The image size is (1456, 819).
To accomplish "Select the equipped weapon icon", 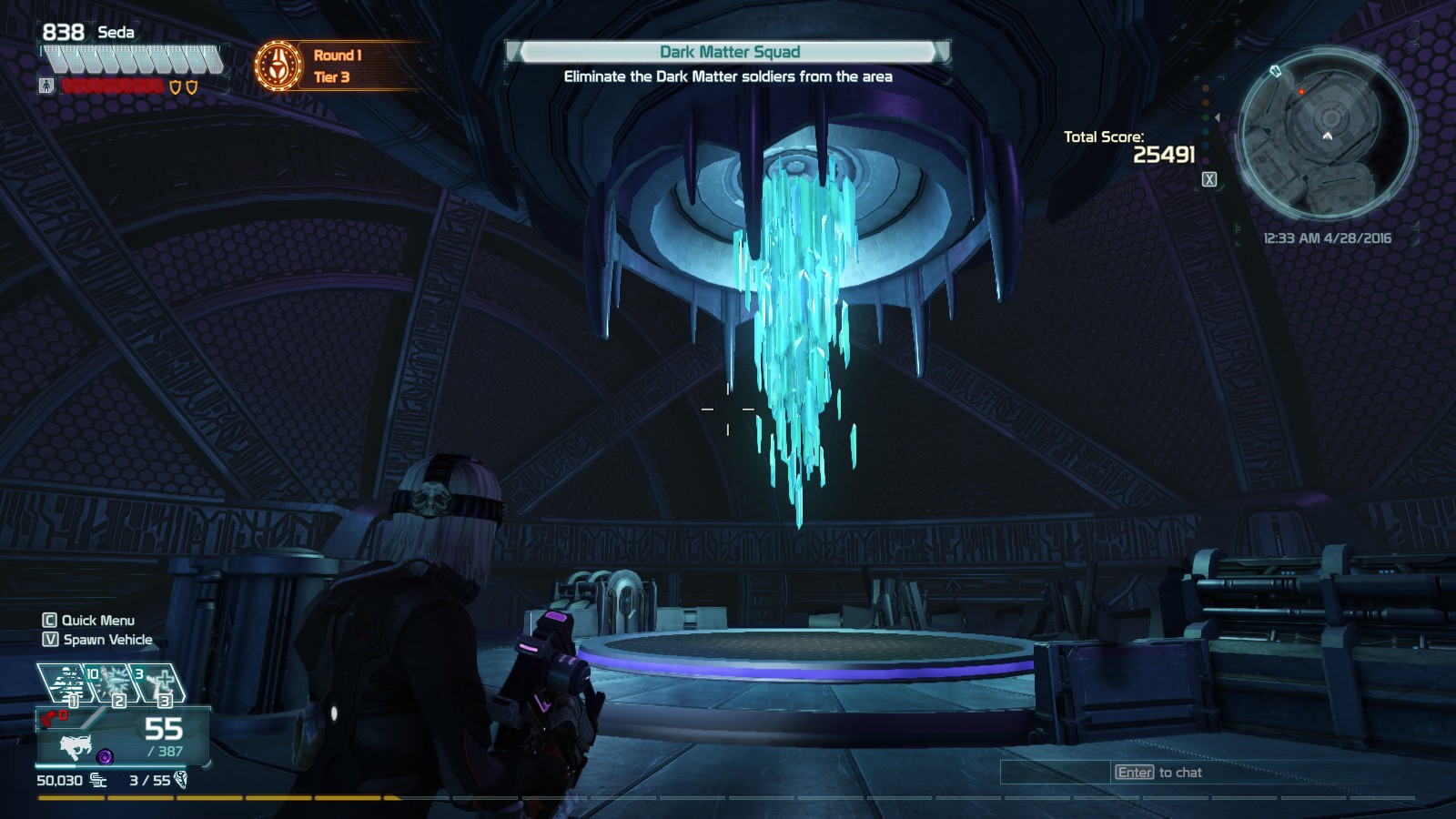I will (75, 746).
